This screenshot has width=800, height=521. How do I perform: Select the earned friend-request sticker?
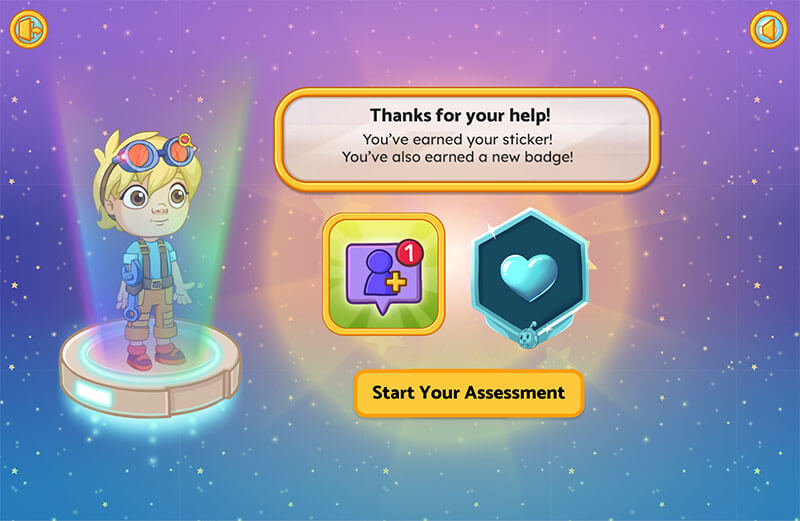(x=384, y=273)
